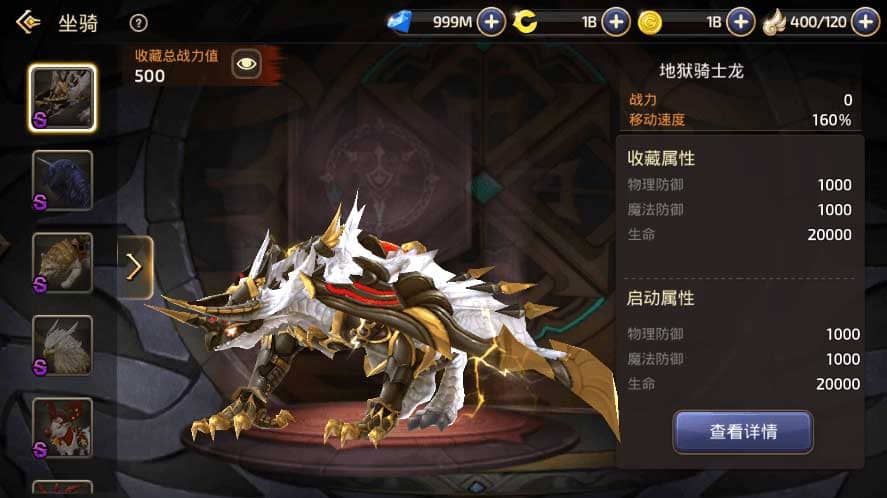Add more gold coins
The image size is (887, 498).
tap(740, 21)
